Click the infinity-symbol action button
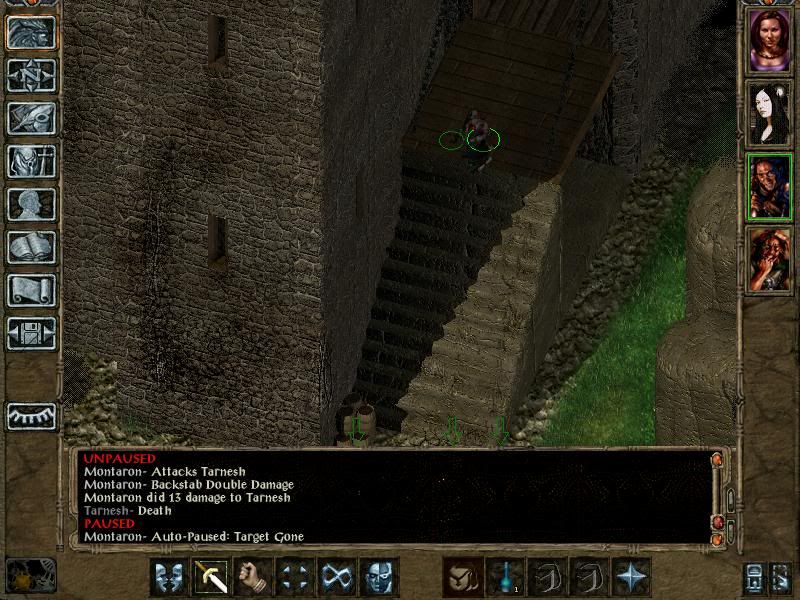The width and height of the screenshot is (800, 600). coord(337,577)
